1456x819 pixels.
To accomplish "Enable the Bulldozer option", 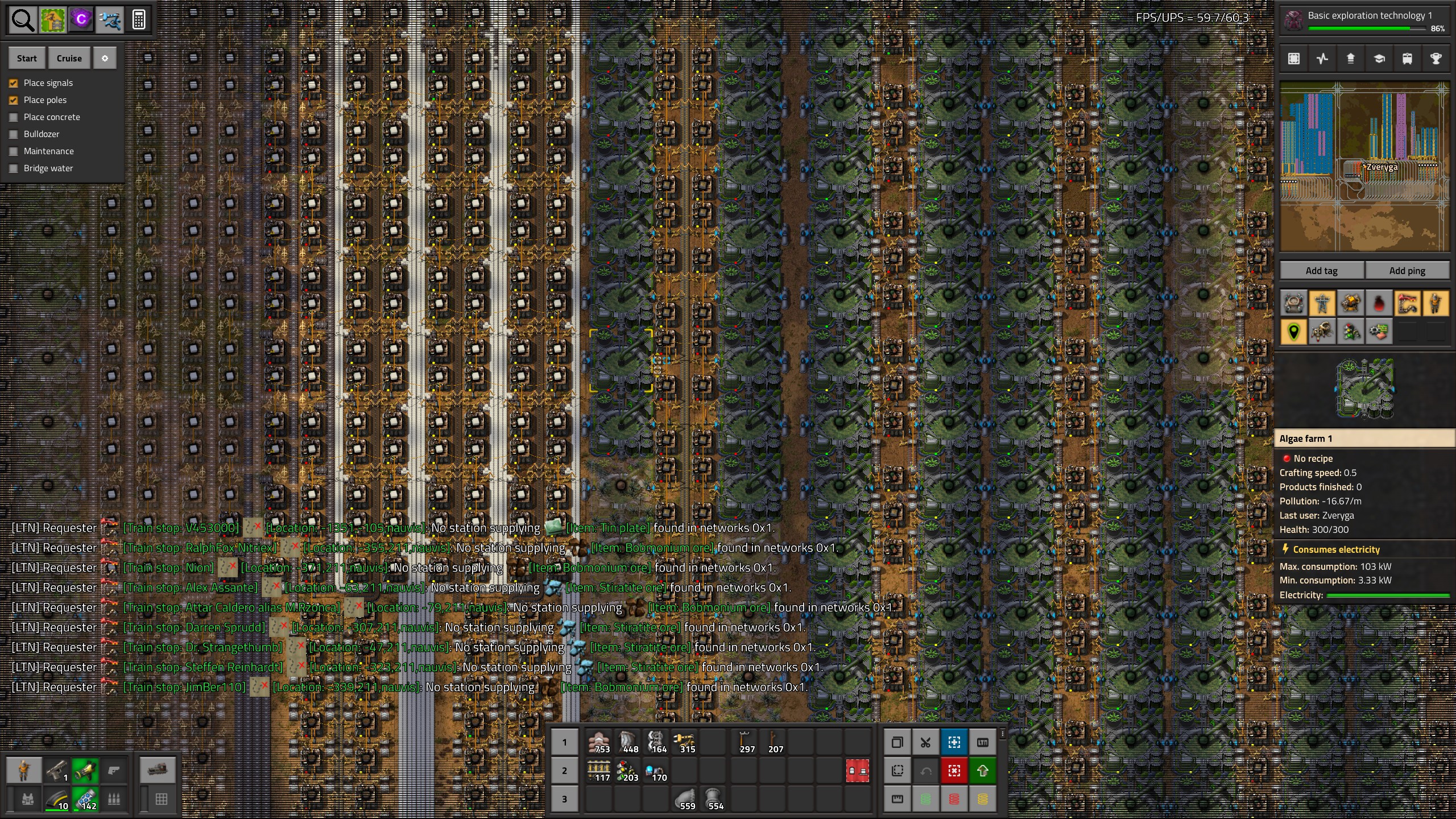I will tap(14, 134).
